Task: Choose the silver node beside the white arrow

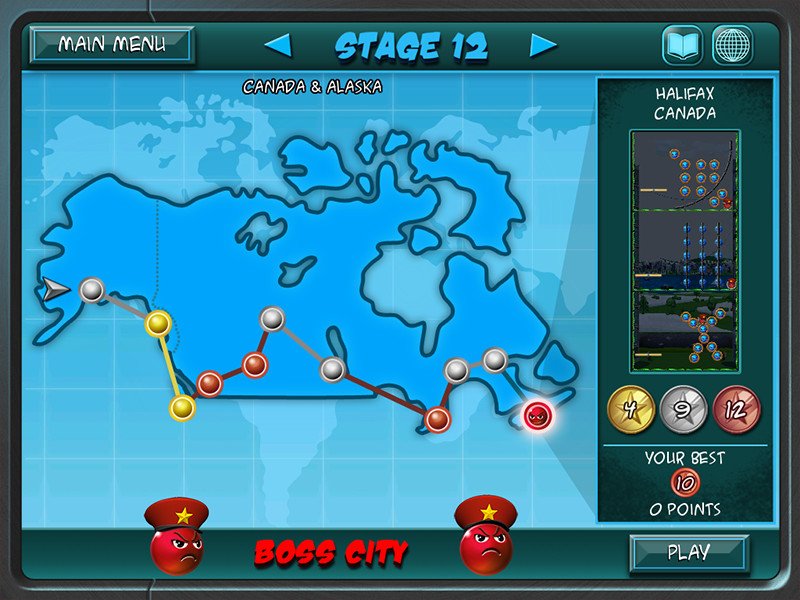Action: tap(91, 290)
